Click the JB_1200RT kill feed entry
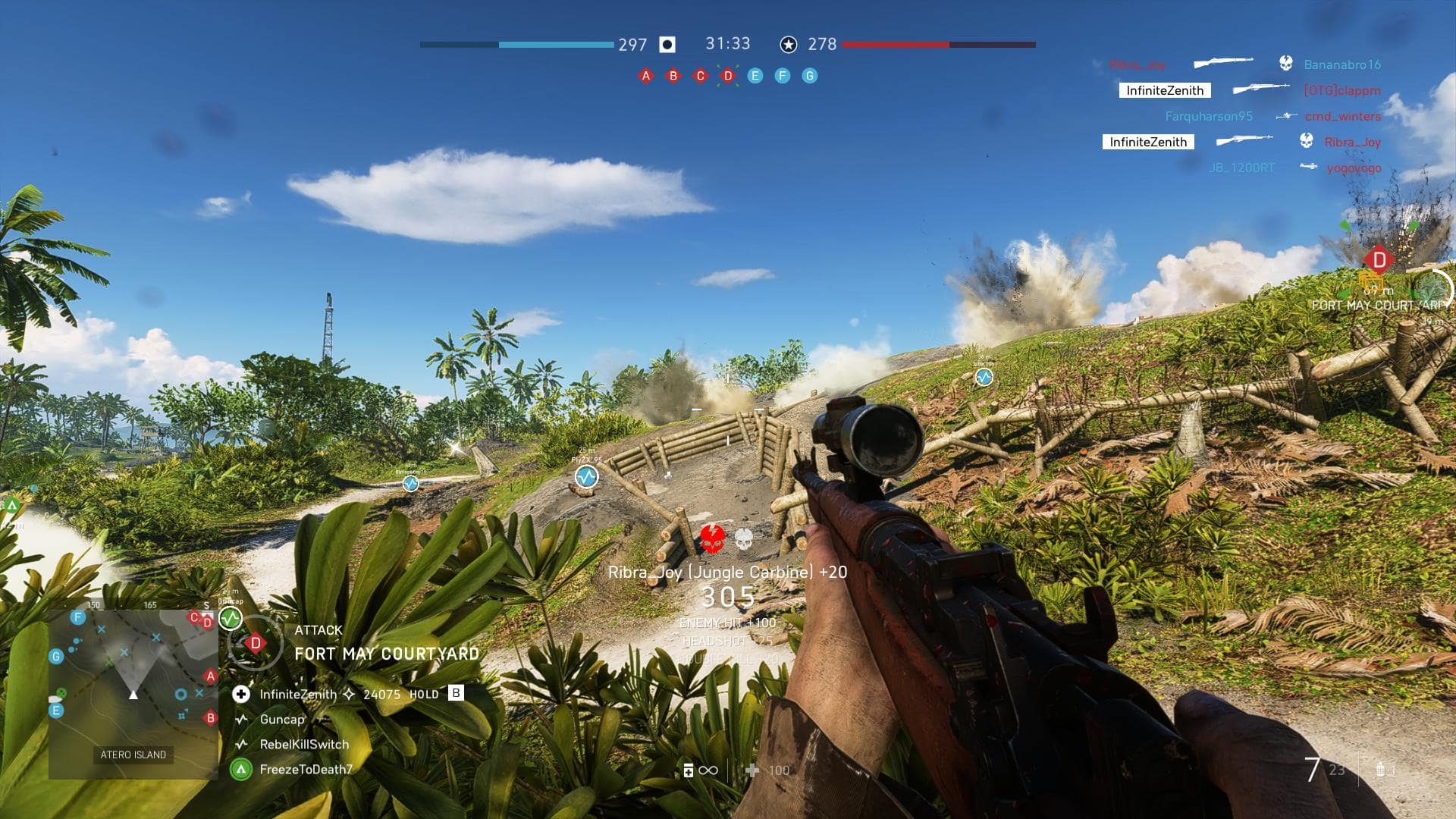The height and width of the screenshot is (819, 1456). coord(1241,168)
